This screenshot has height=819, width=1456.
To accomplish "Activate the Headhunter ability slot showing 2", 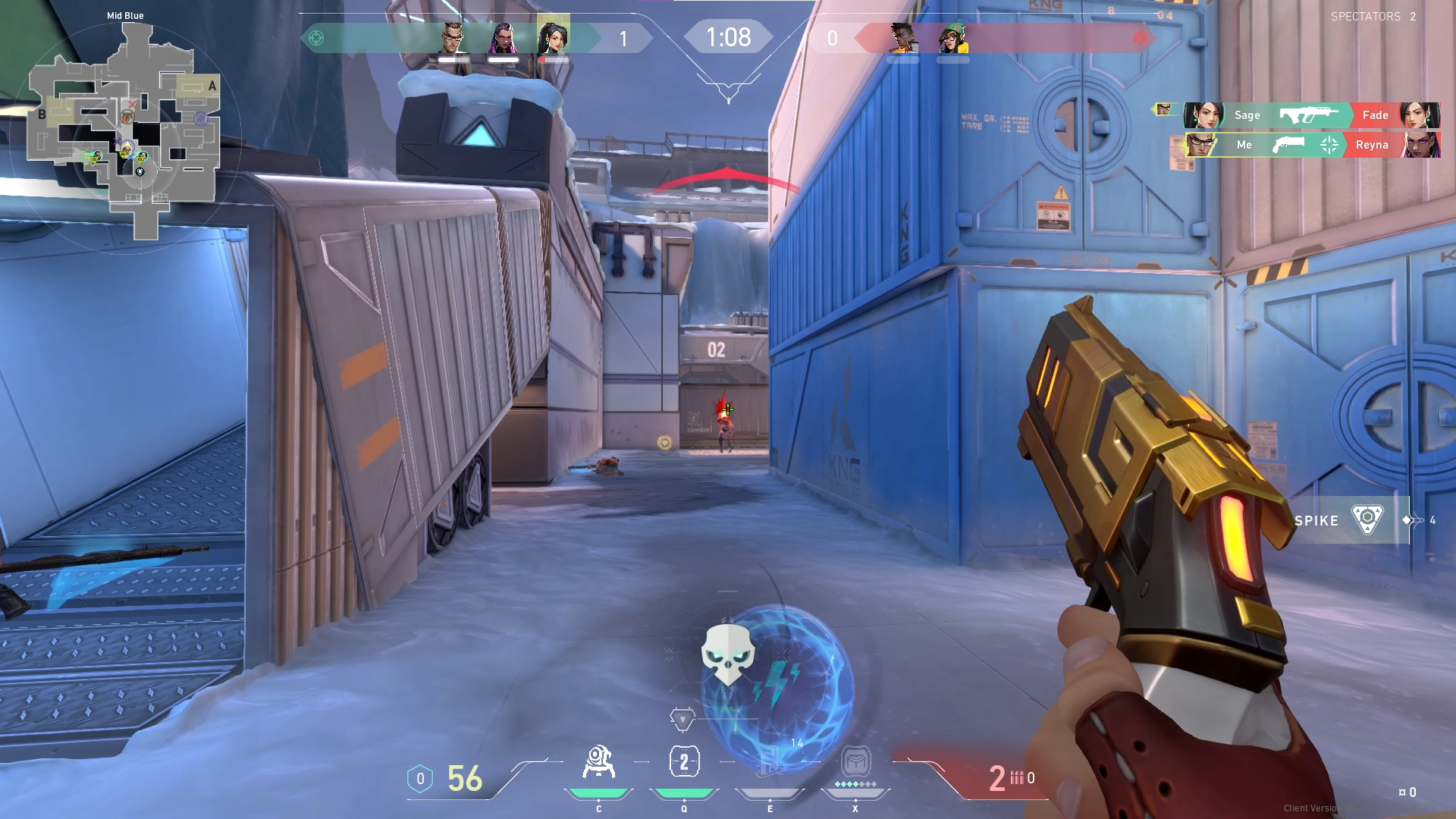I will [684, 762].
